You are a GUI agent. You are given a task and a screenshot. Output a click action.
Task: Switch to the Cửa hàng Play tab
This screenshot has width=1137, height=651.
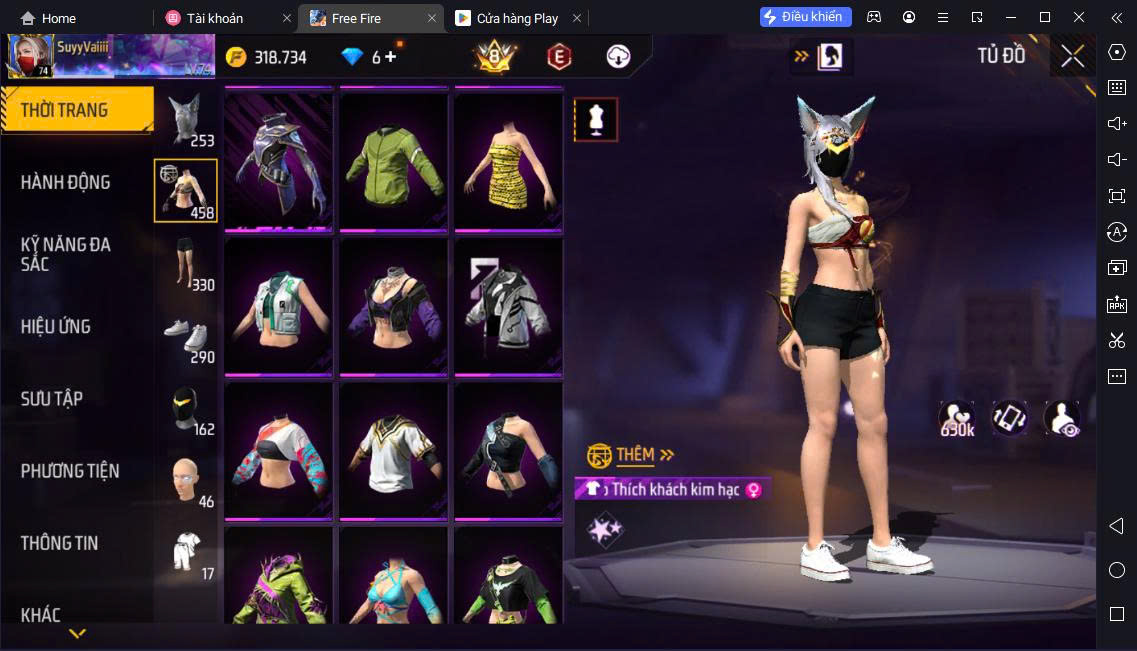[x=517, y=18]
